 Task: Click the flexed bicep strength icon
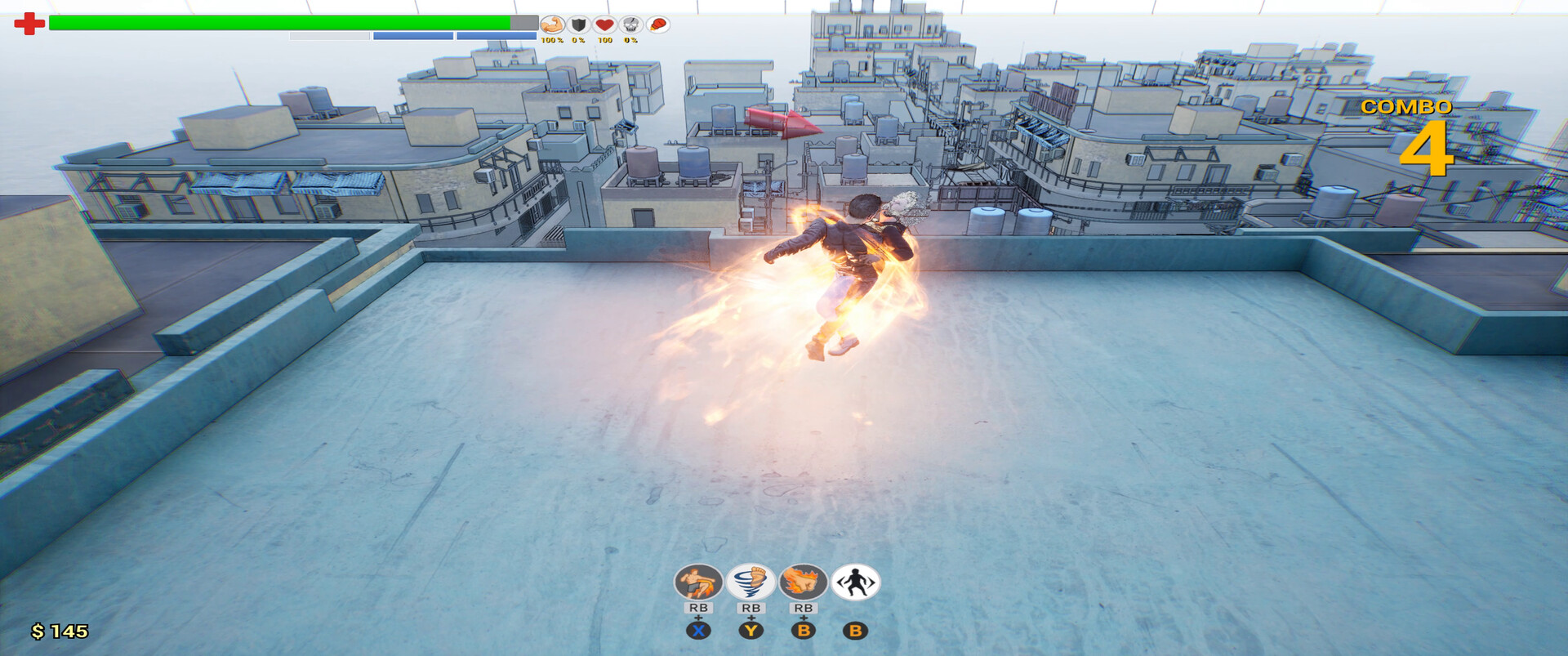click(x=552, y=25)
